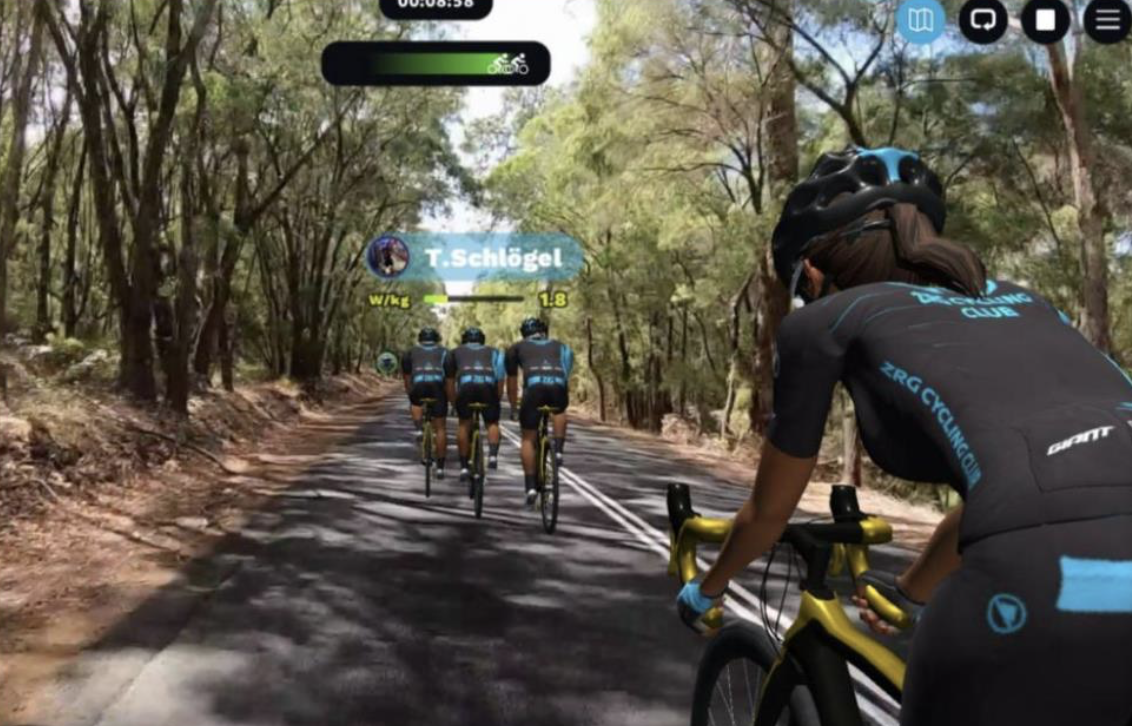The width and height of the screenshot is (1132, 726).
Task: Stop the ride with the square button
Action: (1045, 21)
